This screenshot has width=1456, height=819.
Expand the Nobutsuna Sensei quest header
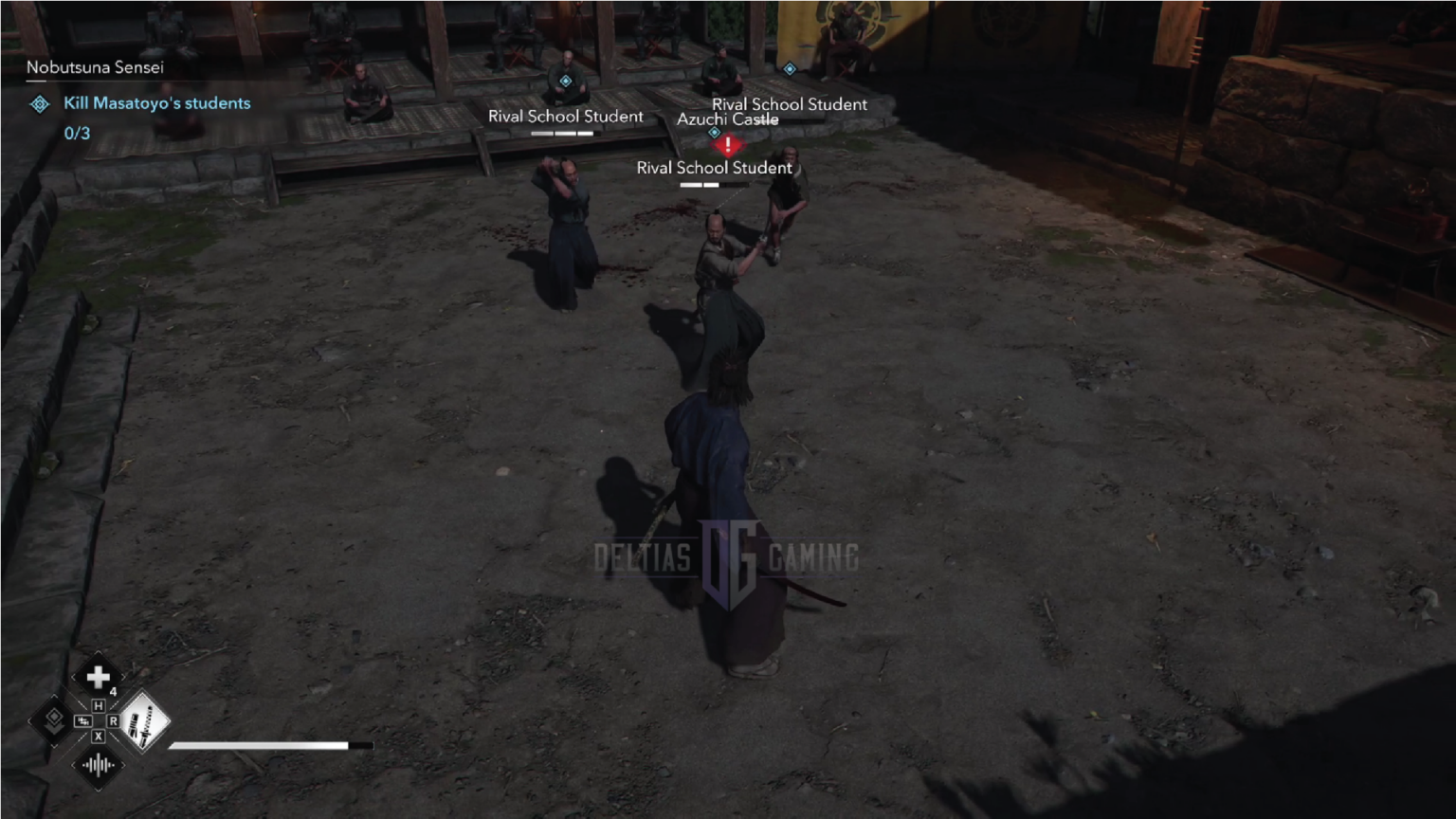click(95, 67)
